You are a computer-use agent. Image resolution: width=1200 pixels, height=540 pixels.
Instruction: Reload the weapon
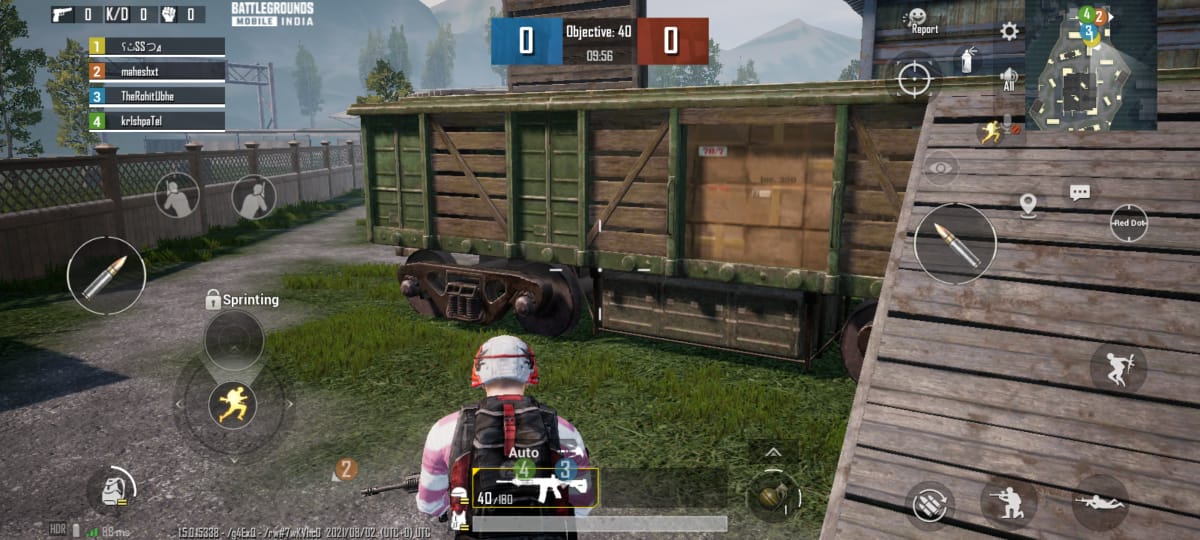(x=929, y=502)
